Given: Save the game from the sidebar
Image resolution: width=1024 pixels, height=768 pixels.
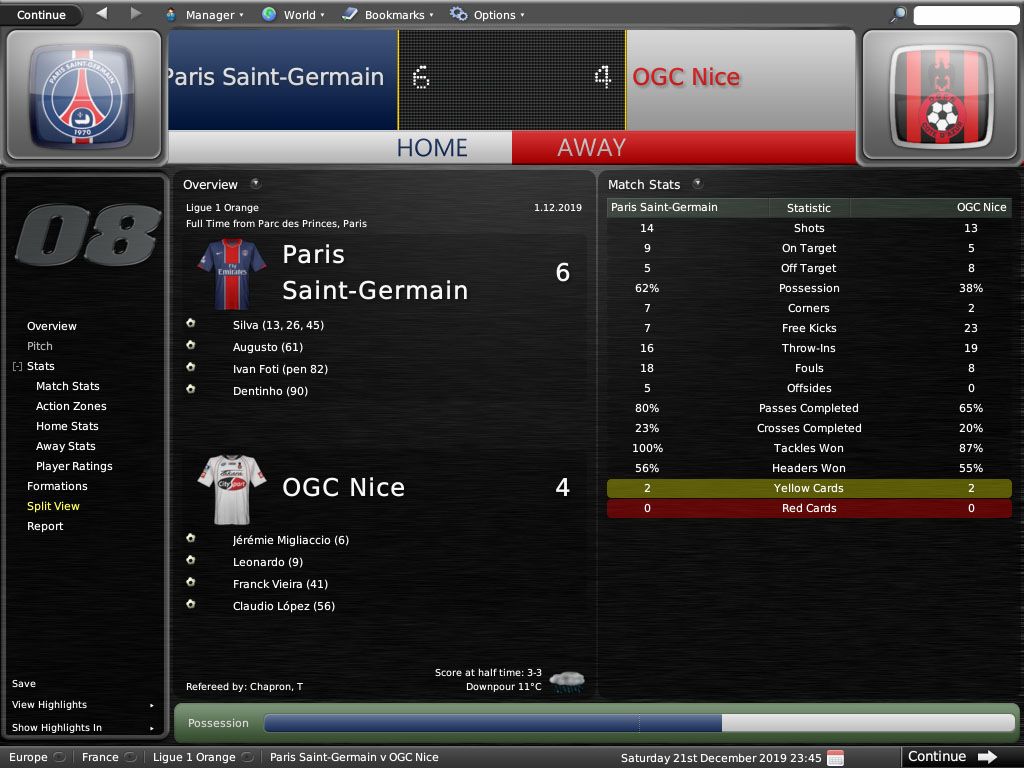Looking at the screenshot, I should point(24,684).
